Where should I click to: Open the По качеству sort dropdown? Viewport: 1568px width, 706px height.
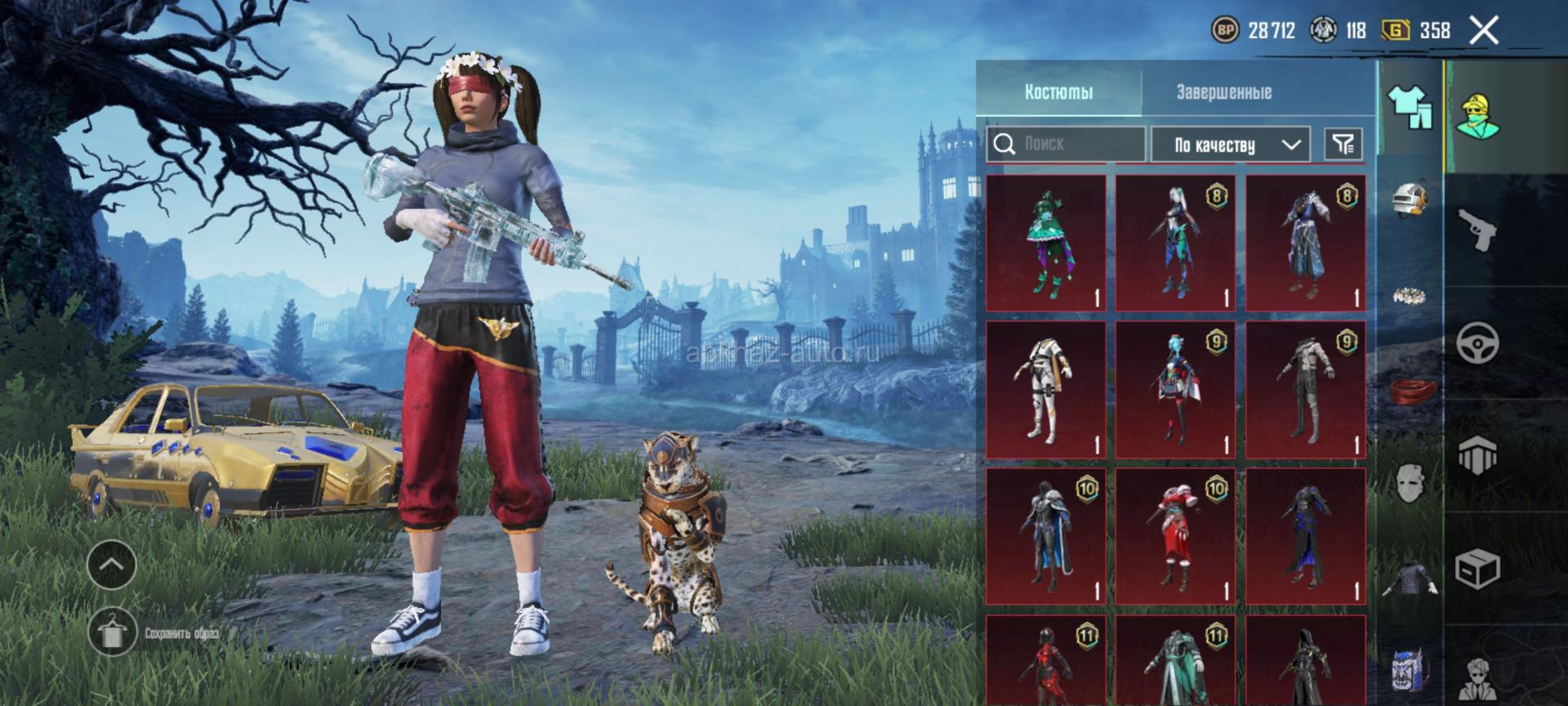(1230, 145)
